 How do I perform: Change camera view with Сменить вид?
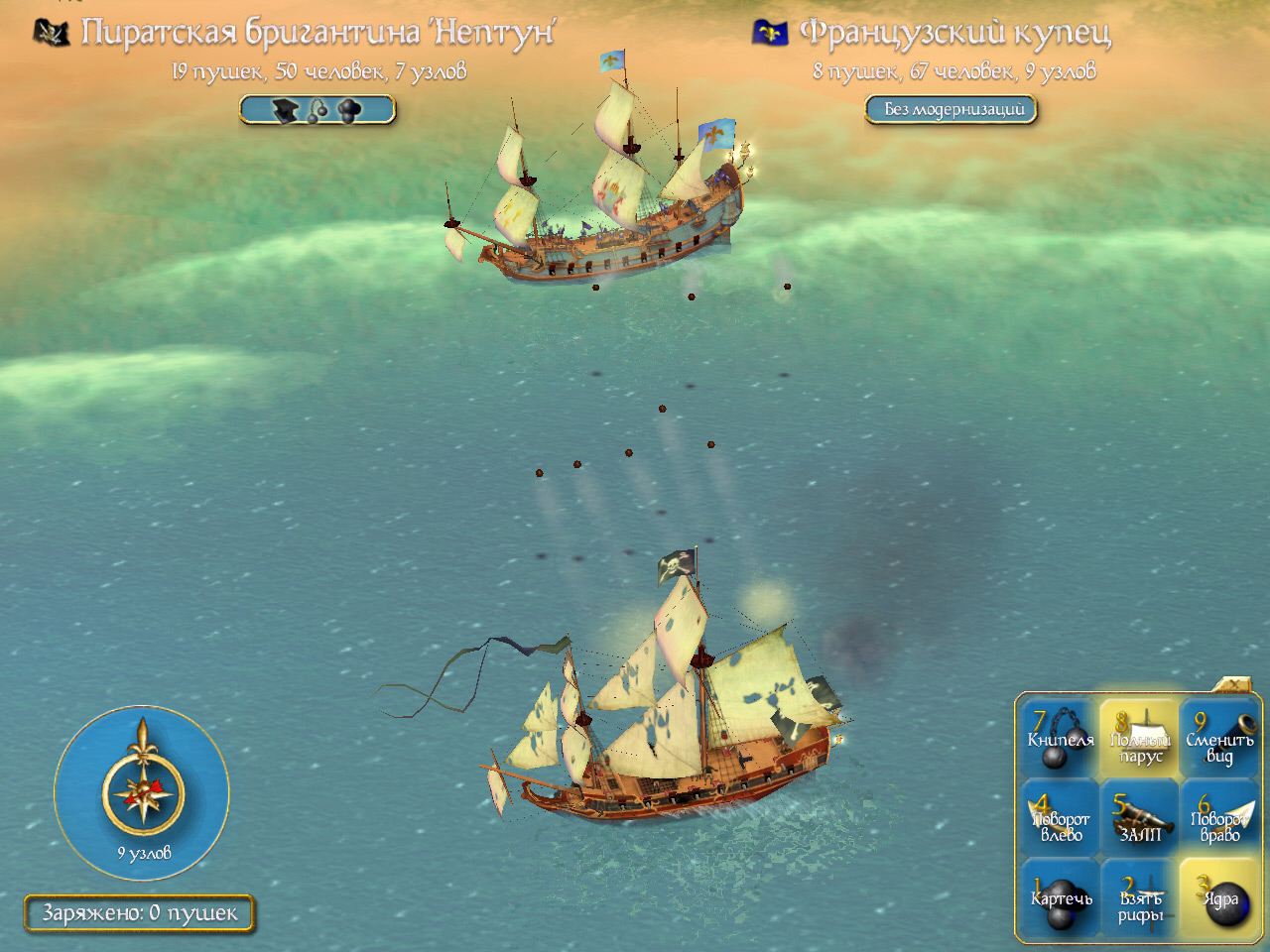click(1219, 739)
